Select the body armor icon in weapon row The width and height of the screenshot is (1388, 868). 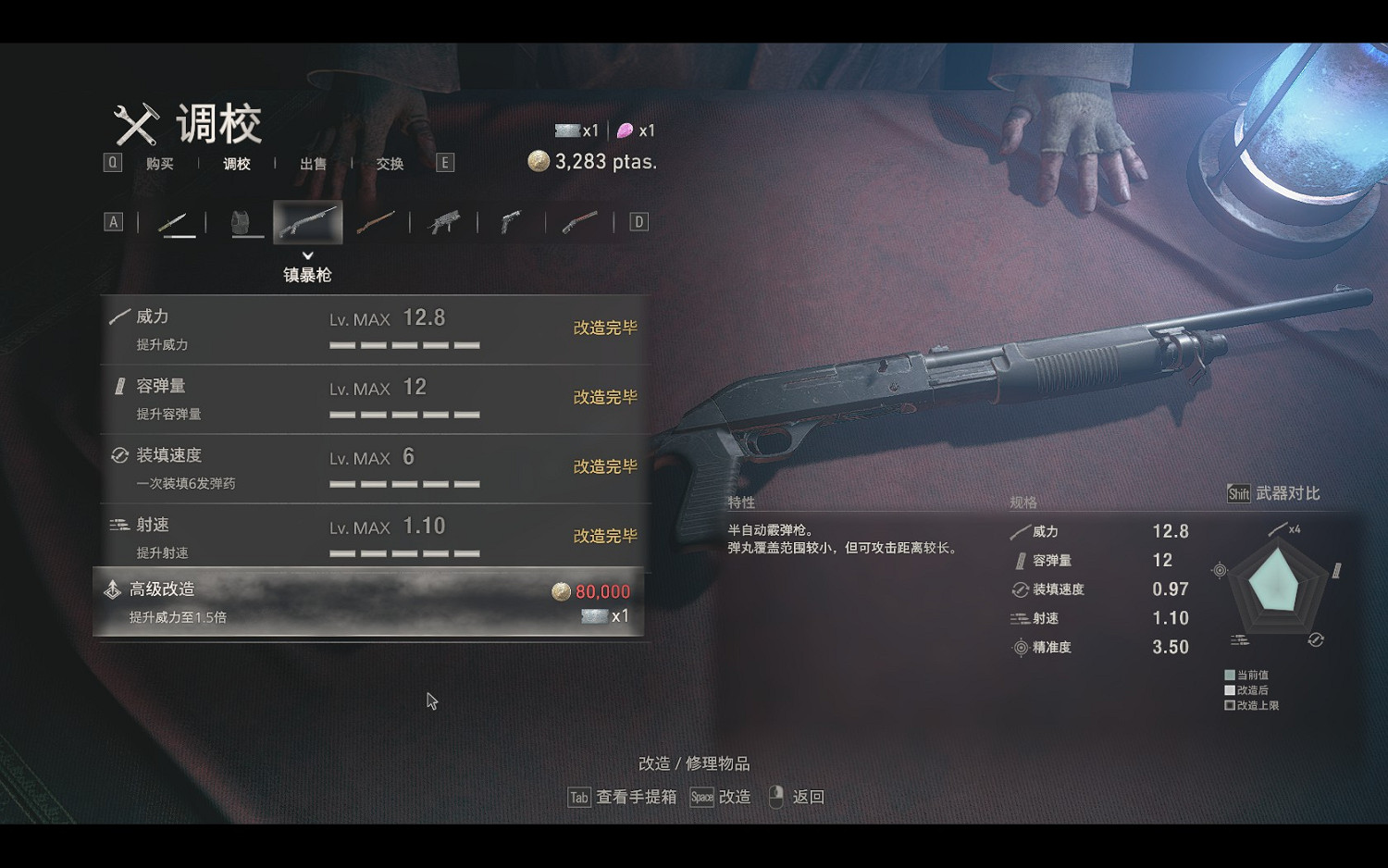pyautogui.click(x=245, y=221)
